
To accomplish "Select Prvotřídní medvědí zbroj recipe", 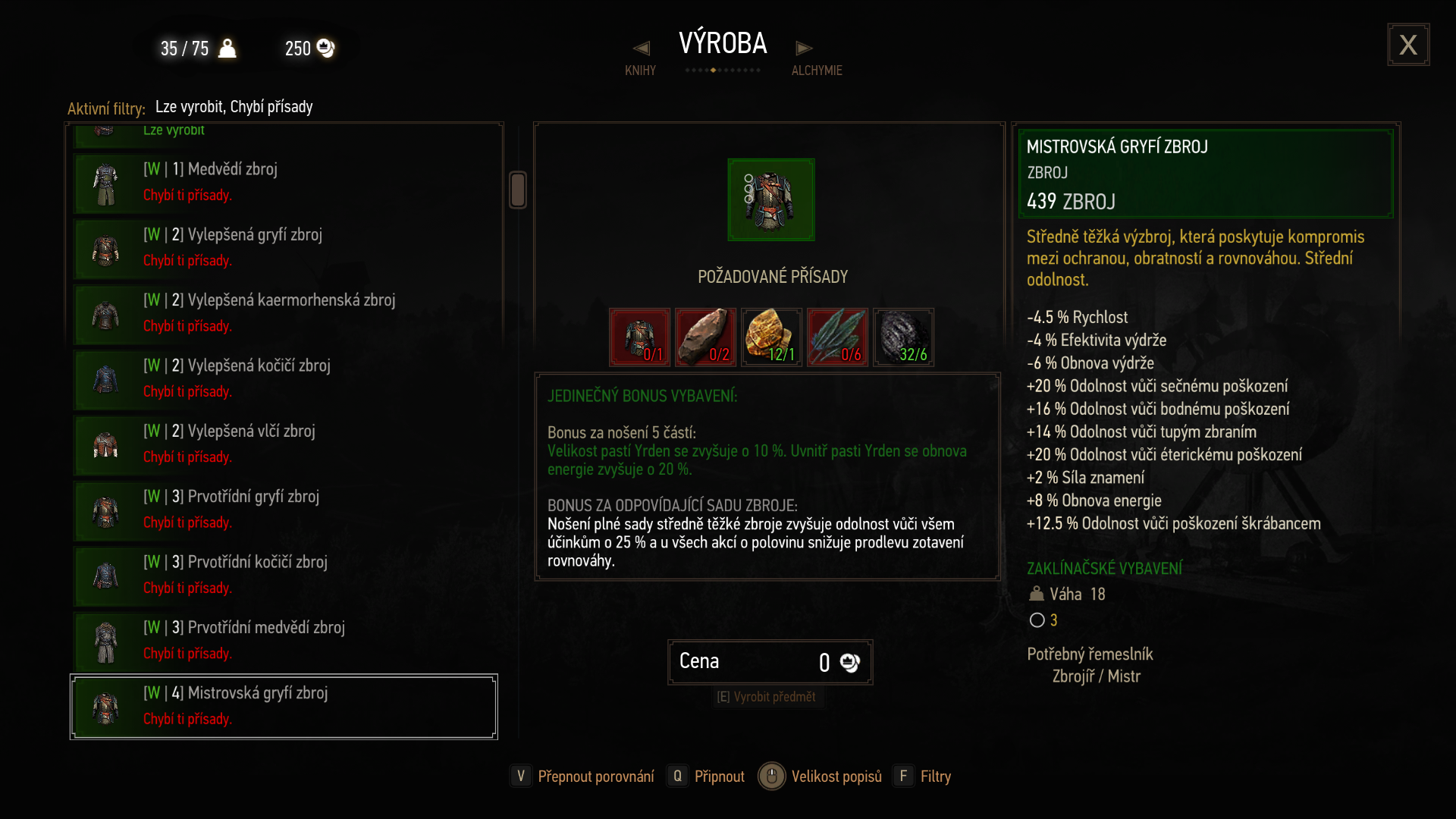I will pos(284,641).
